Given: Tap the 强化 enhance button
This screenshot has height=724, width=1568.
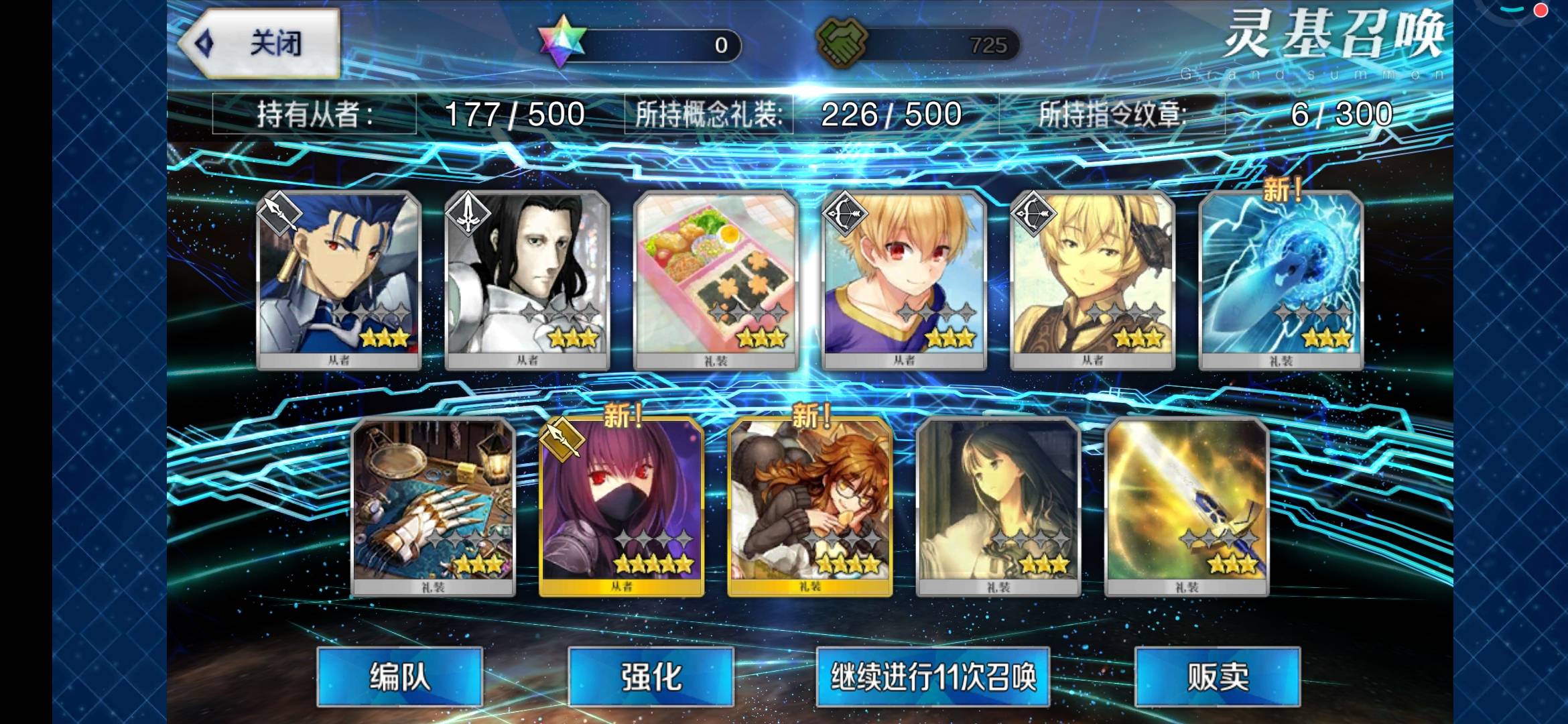Looking at the screenshot, I should [651, 676].
